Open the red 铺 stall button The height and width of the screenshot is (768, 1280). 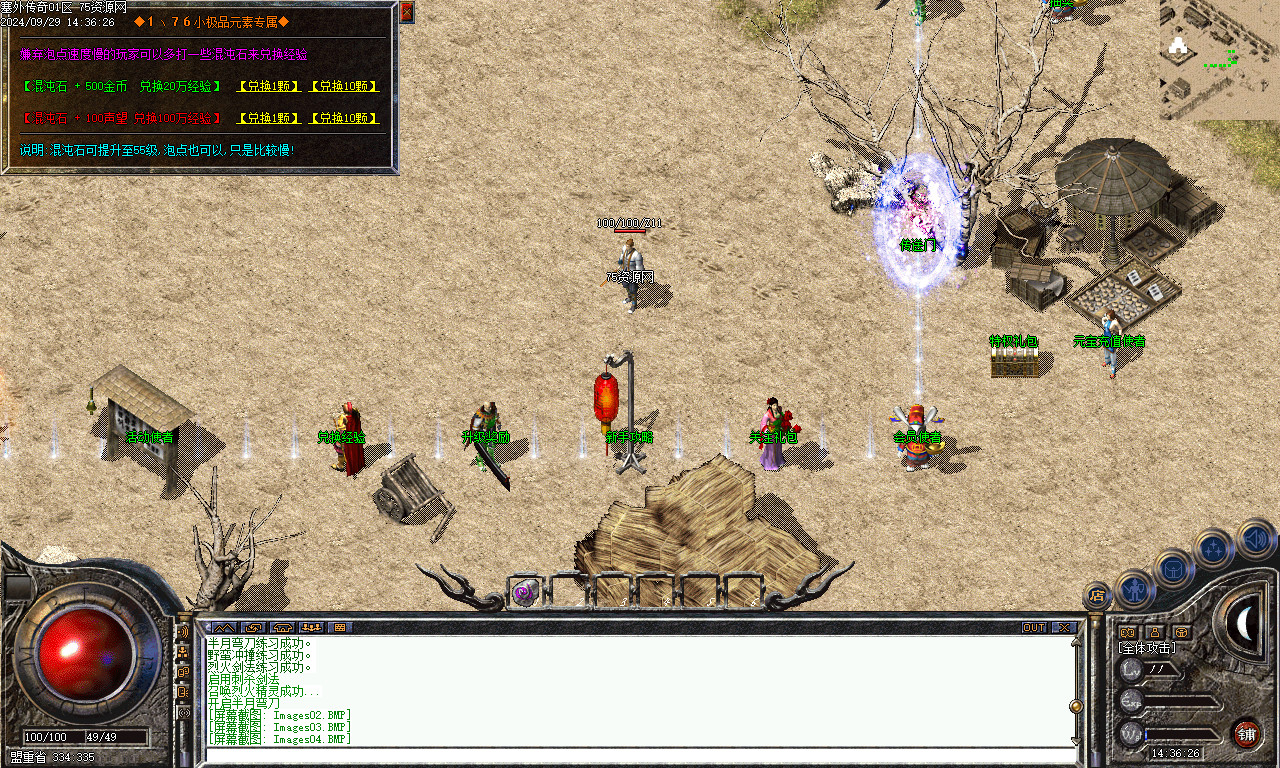click(1246, 734)
